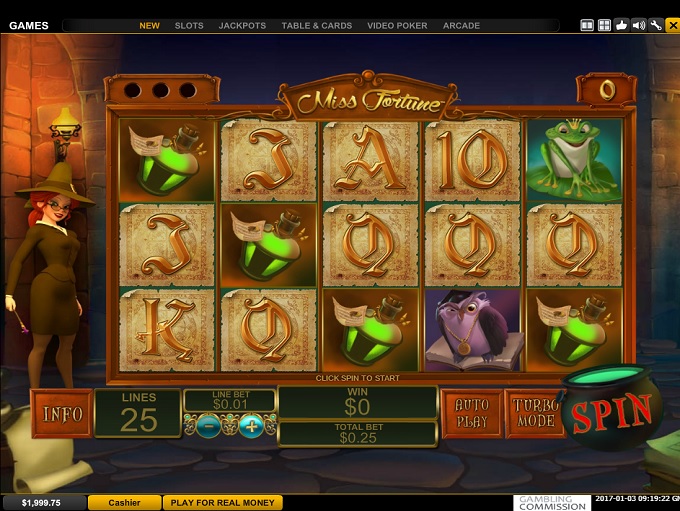
Task: Decrease line bet with minus button
Action: tap(208, 427)
